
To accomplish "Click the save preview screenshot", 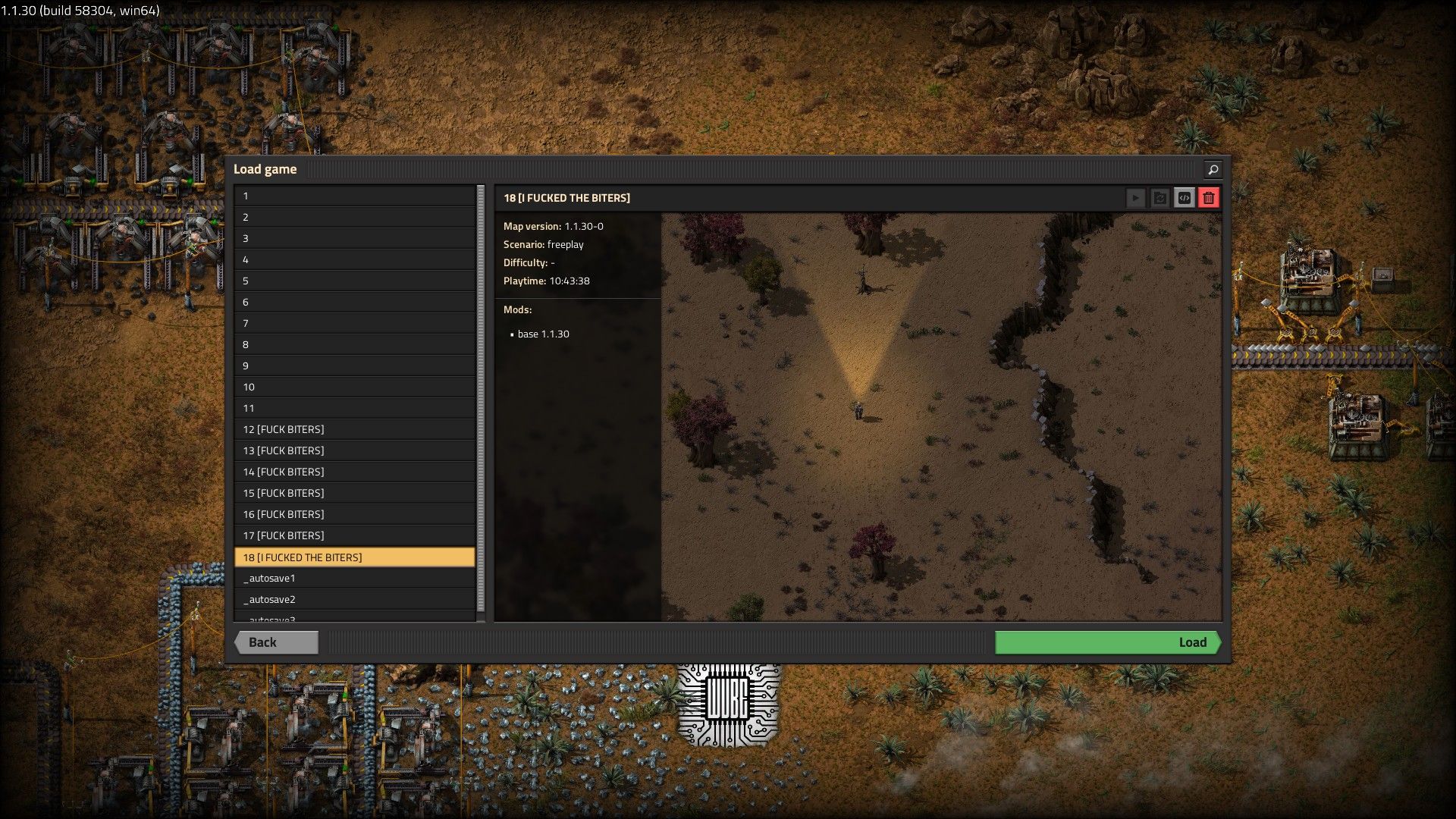I will [x=940, y=417].
